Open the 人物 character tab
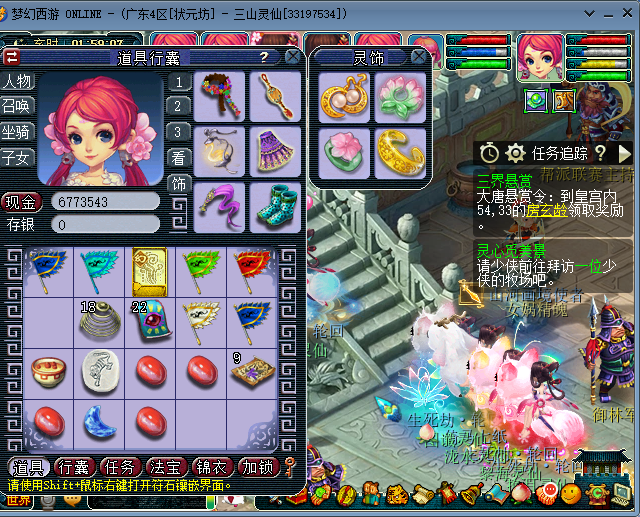This screenshot has width=640, height=517. click(17, 81)
